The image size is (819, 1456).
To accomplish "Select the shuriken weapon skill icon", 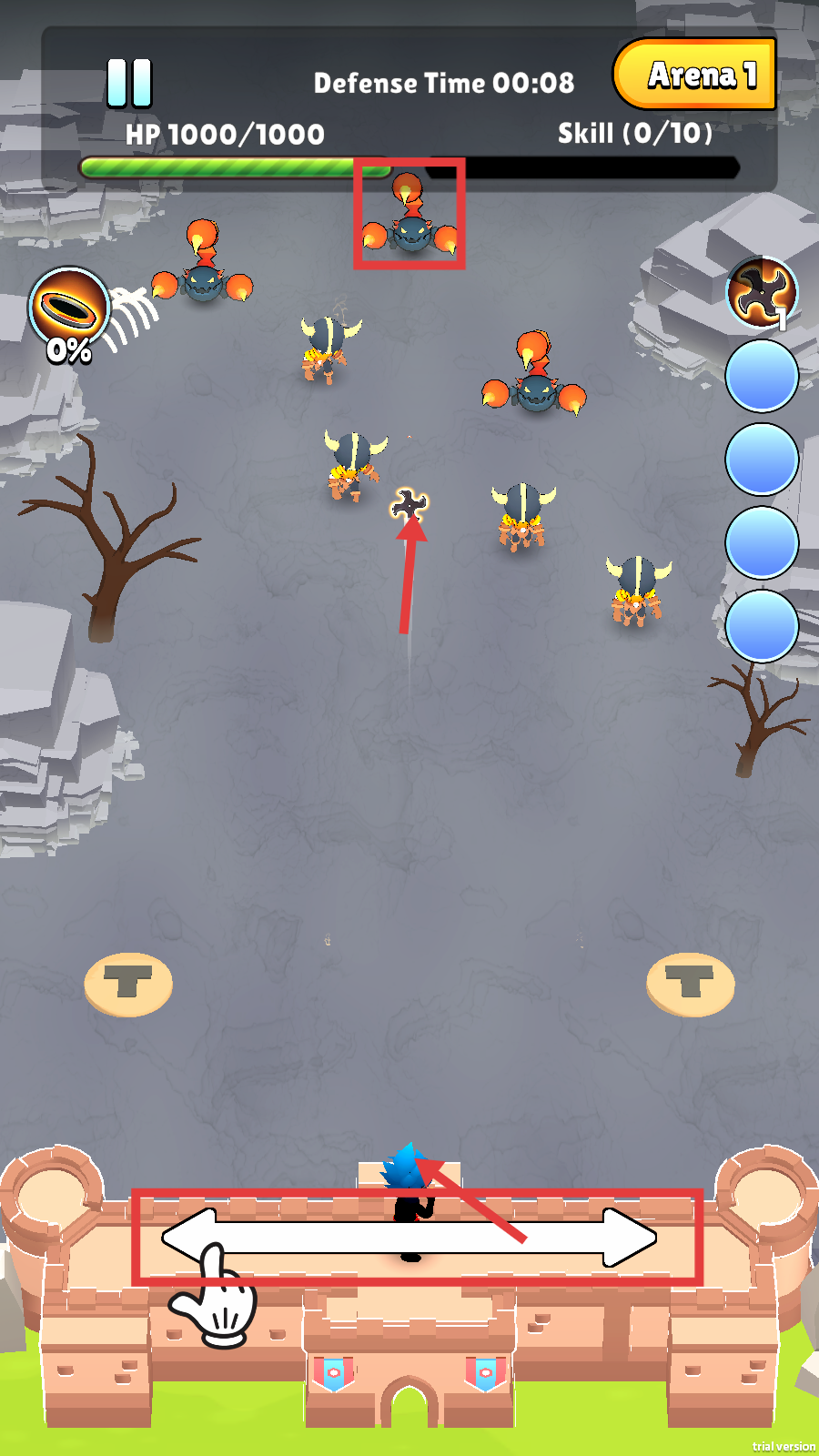I will pyautogui.click(x=762, y=293).
